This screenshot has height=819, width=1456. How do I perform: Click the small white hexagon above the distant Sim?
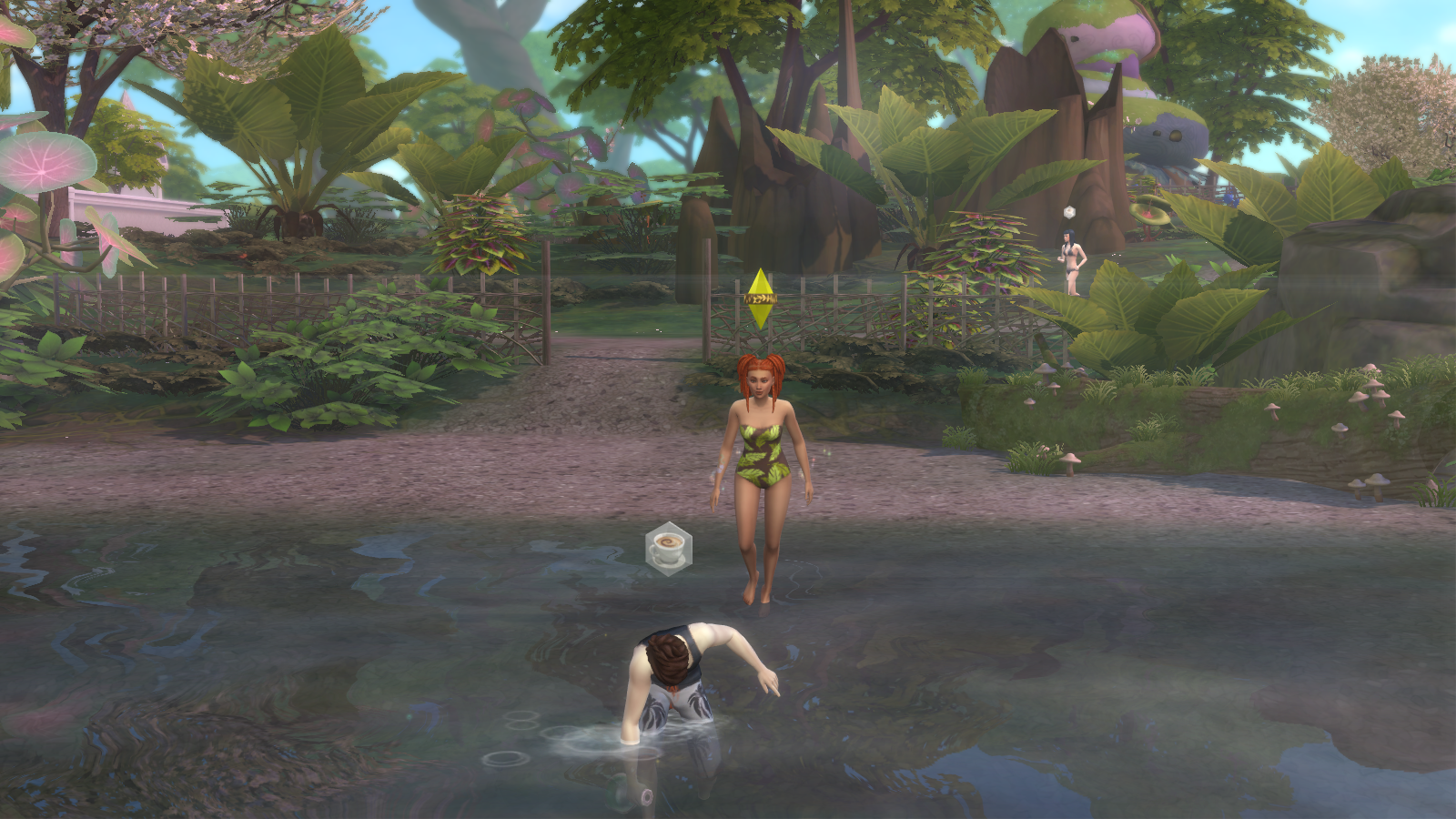click(1069, 212)
